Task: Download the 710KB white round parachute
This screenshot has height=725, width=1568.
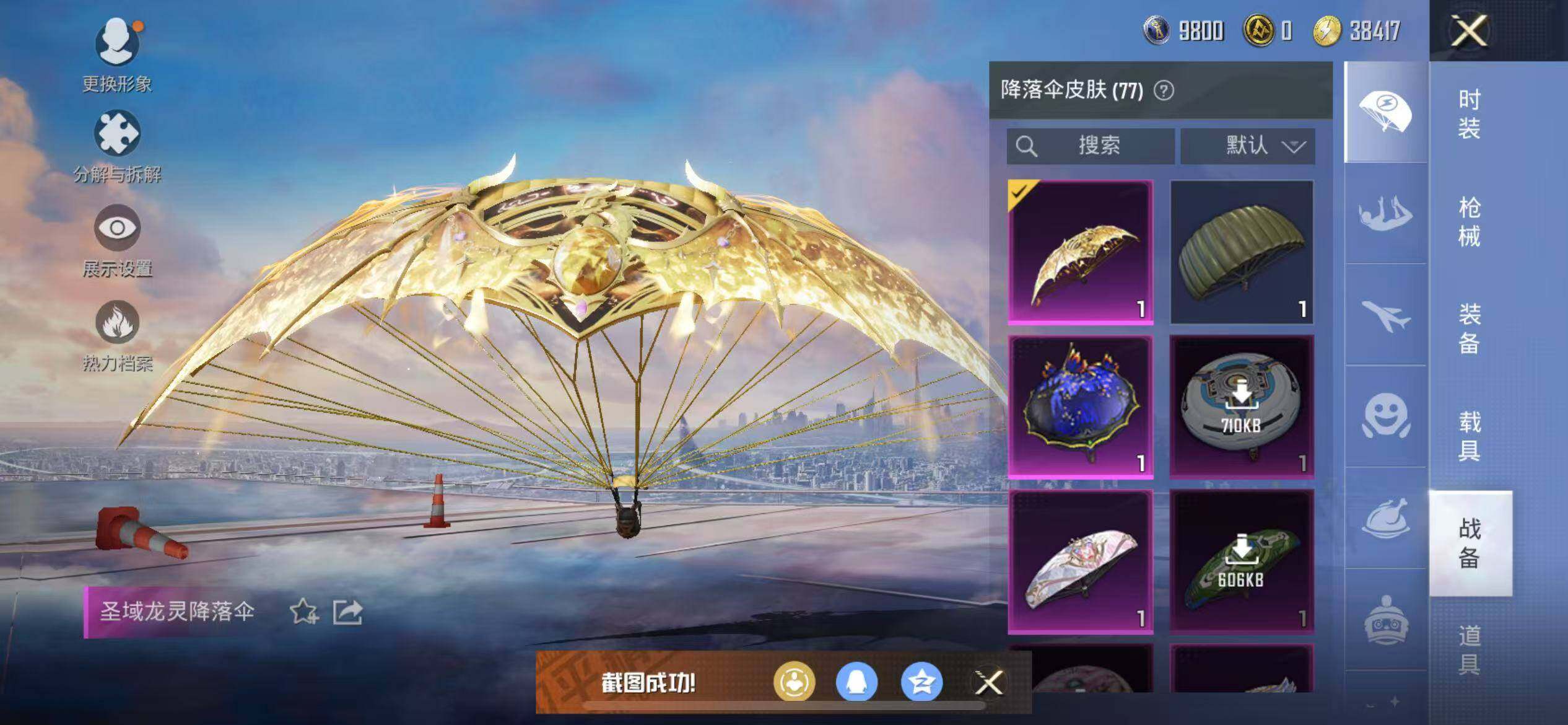Action: [1242, 406]
